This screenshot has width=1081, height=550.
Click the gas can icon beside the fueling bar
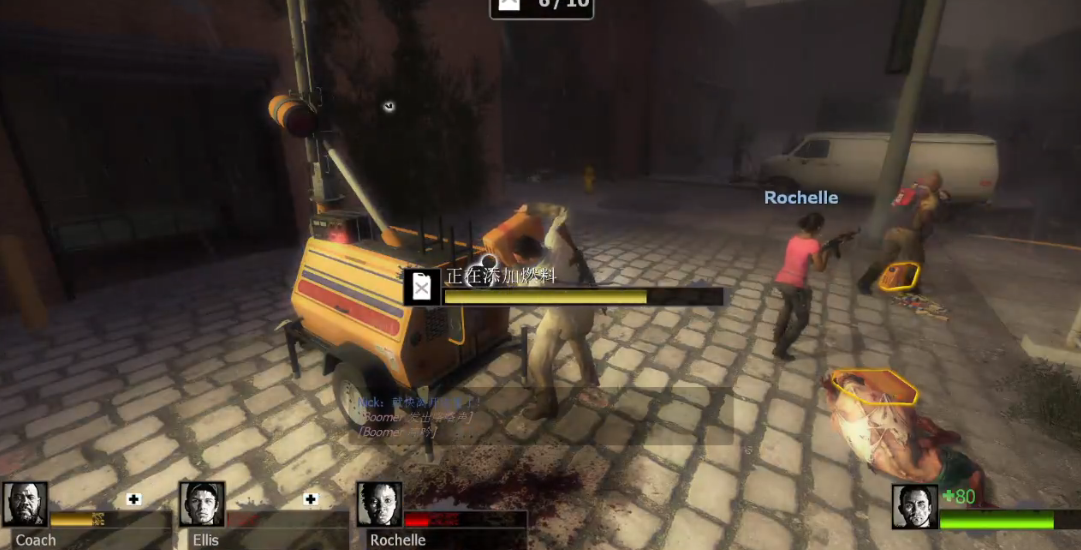coord(422,287)
